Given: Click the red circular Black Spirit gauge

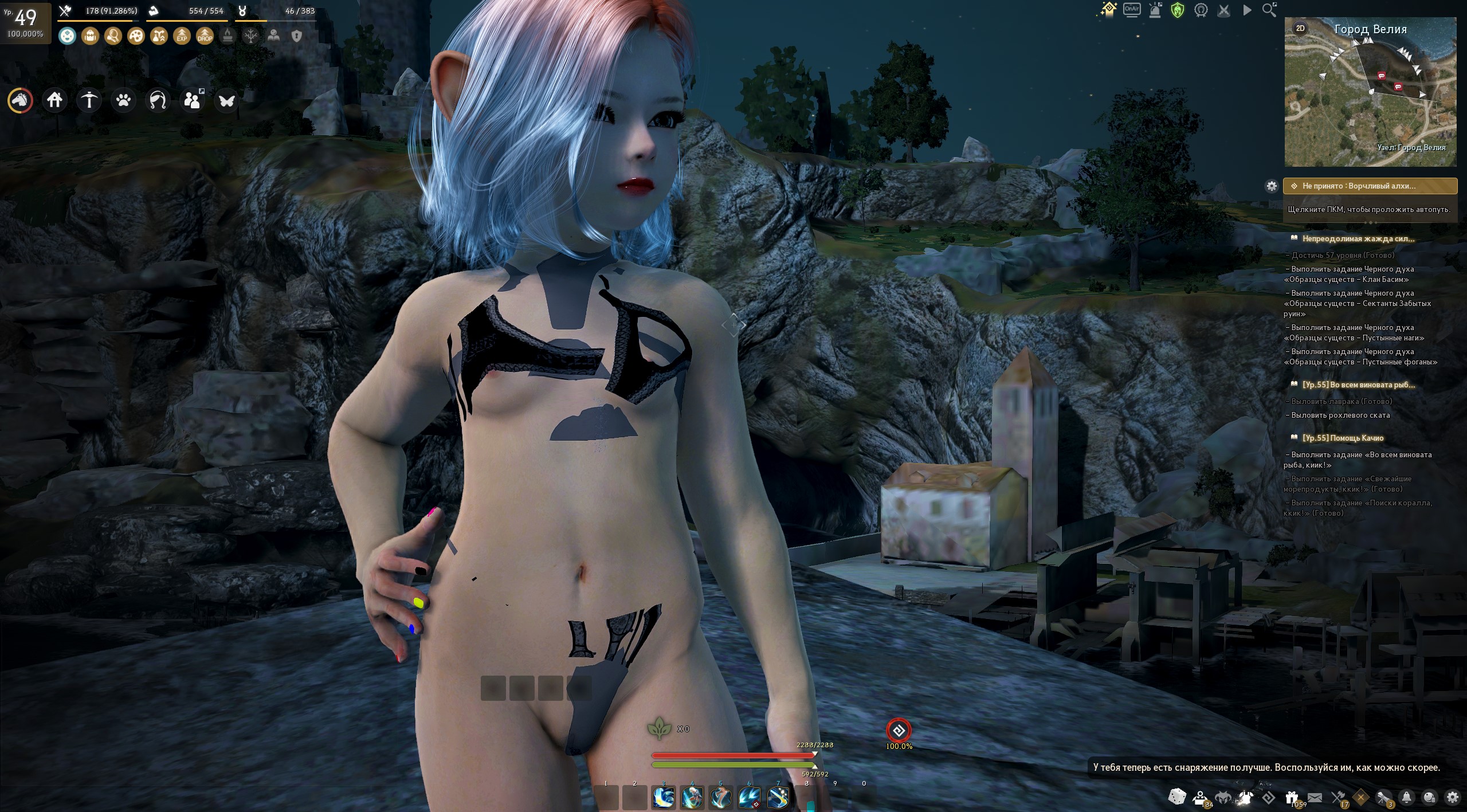Looking at the screenshot, I should [898, 731].
